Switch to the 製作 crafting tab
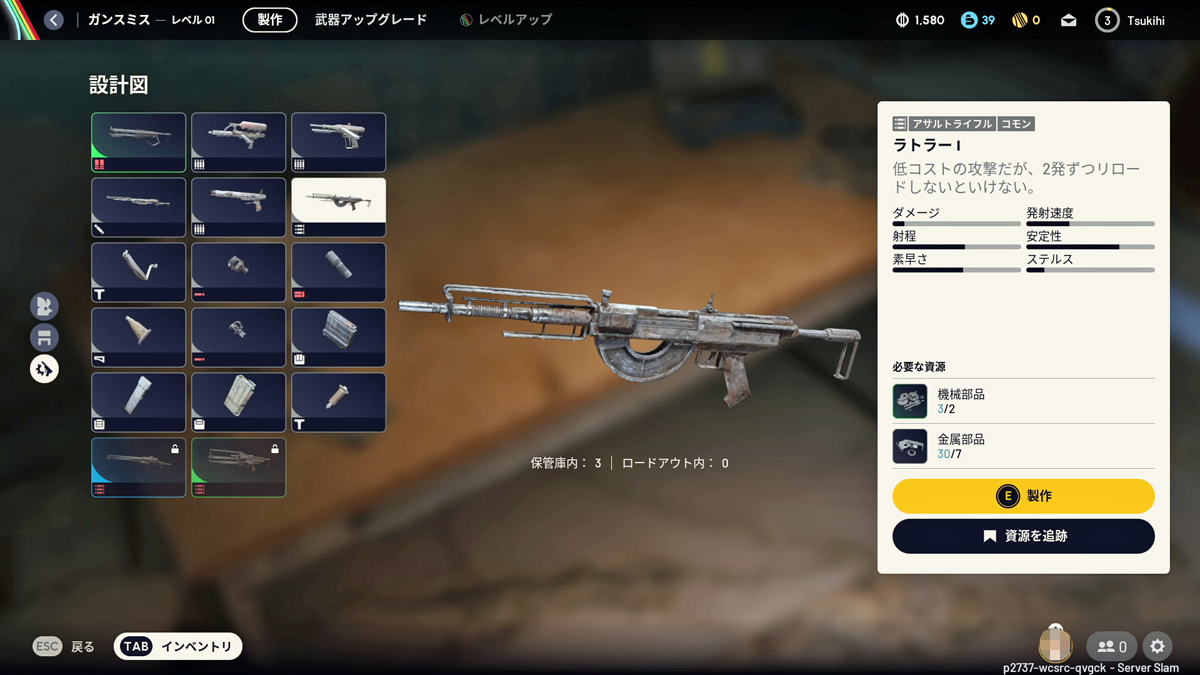The height and width of the screenshot is (675, 1200). pyautogui.click(x=270, y=20)
